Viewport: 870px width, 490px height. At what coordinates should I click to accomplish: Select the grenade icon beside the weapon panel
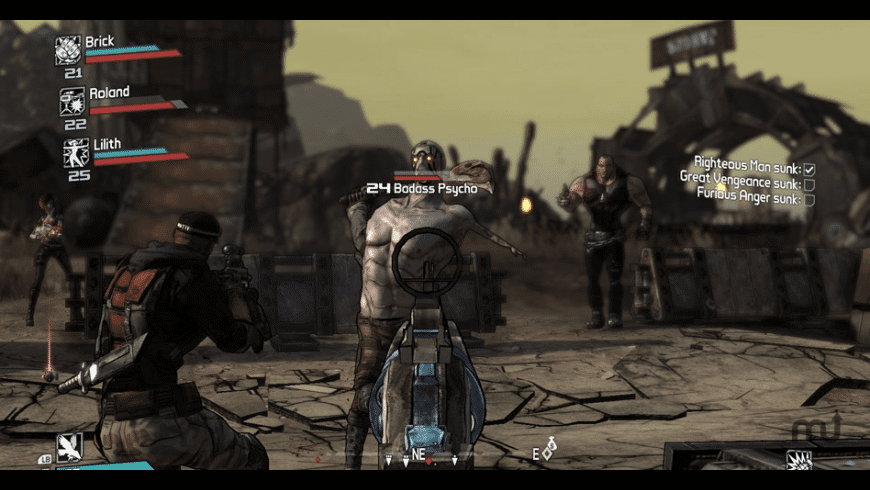798,461
